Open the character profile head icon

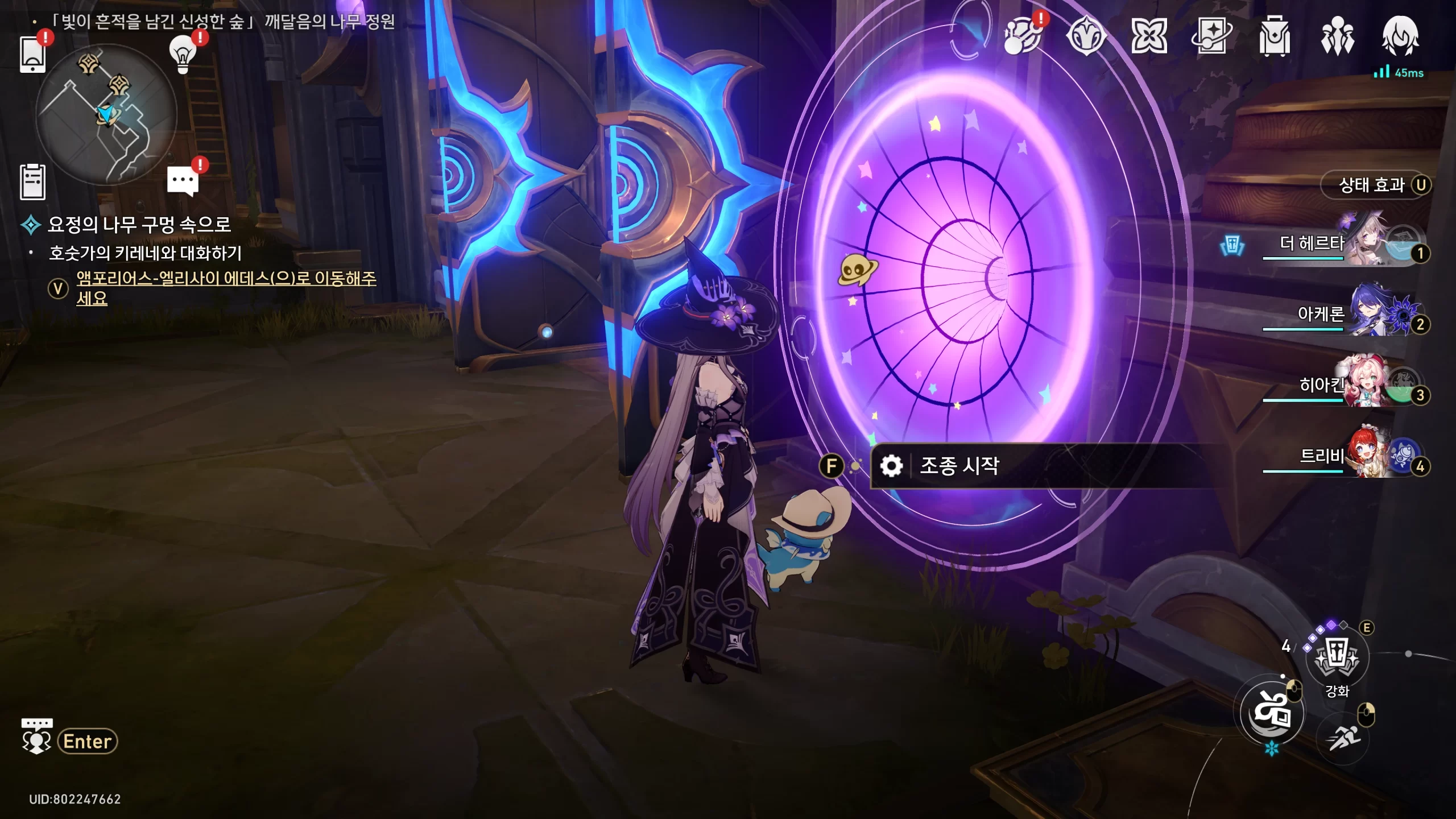click(1400, 36)
